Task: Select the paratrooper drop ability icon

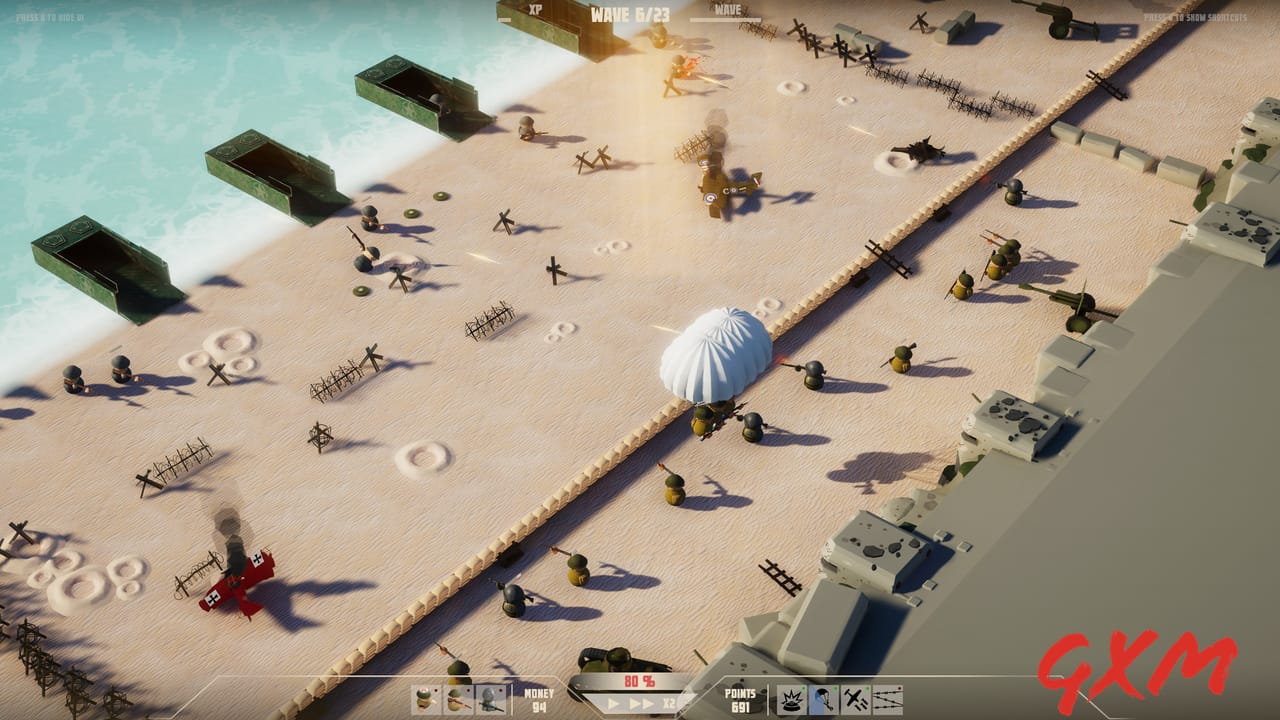Action: [823, 699]
